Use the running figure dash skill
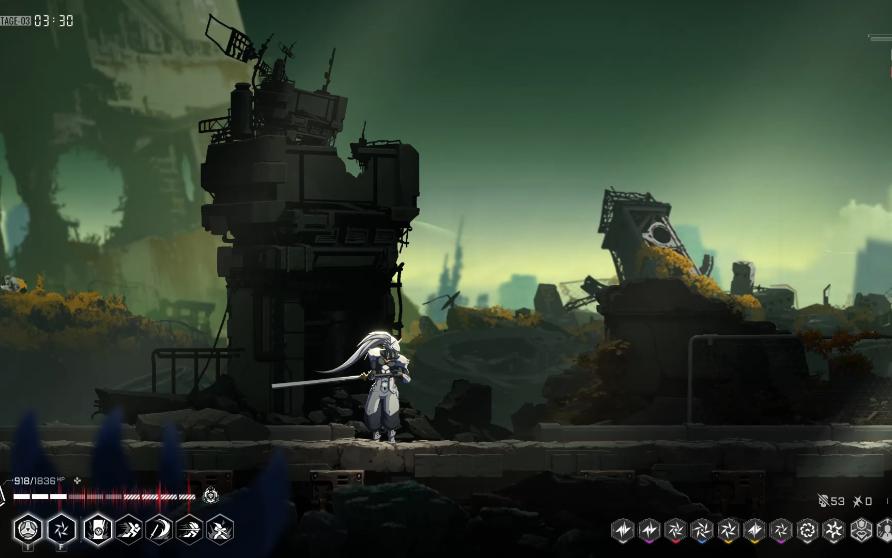 [x=128, y=529]
